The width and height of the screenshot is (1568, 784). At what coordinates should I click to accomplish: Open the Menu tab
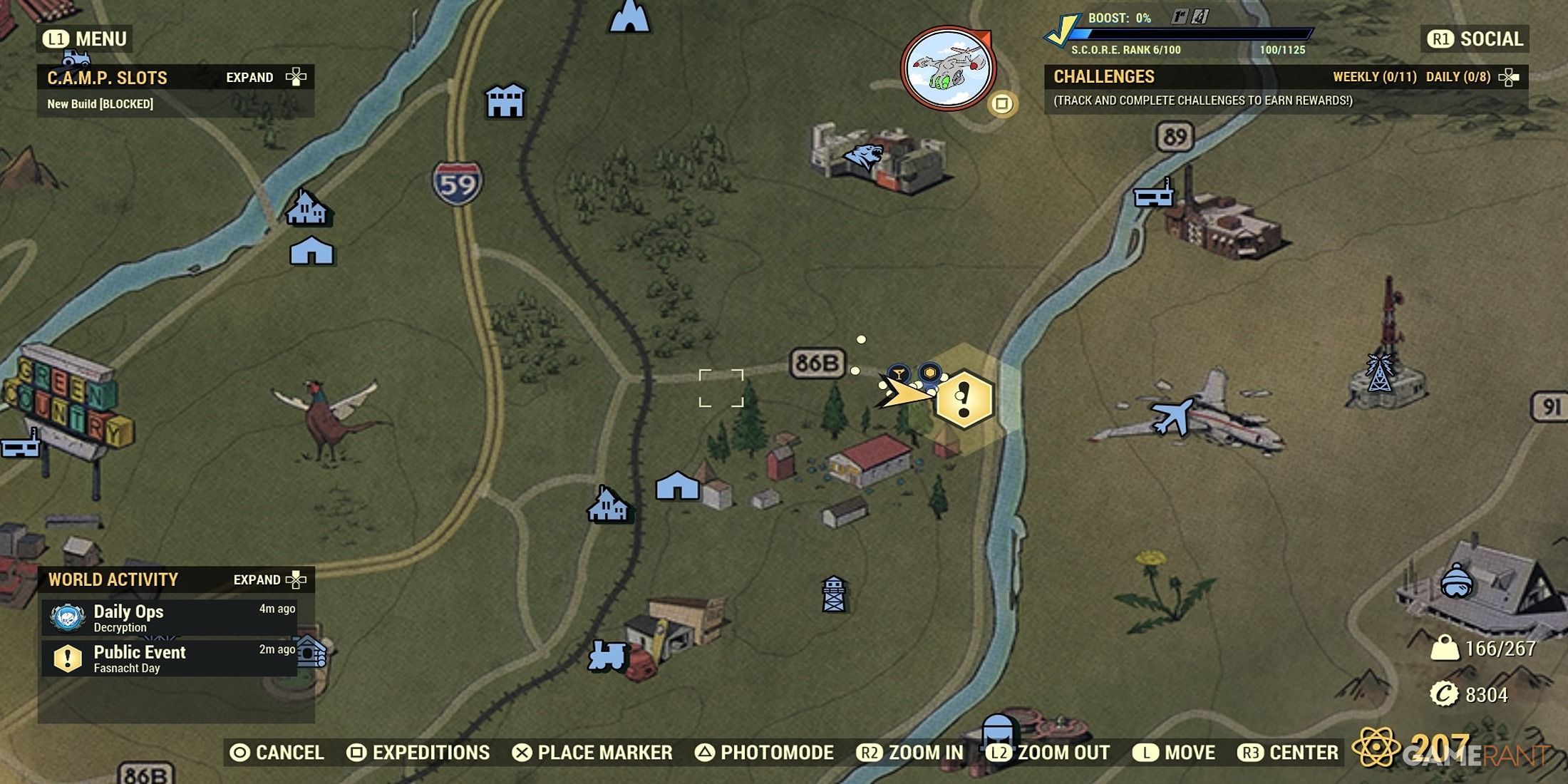pyautogui.click(x=86, y=39)
